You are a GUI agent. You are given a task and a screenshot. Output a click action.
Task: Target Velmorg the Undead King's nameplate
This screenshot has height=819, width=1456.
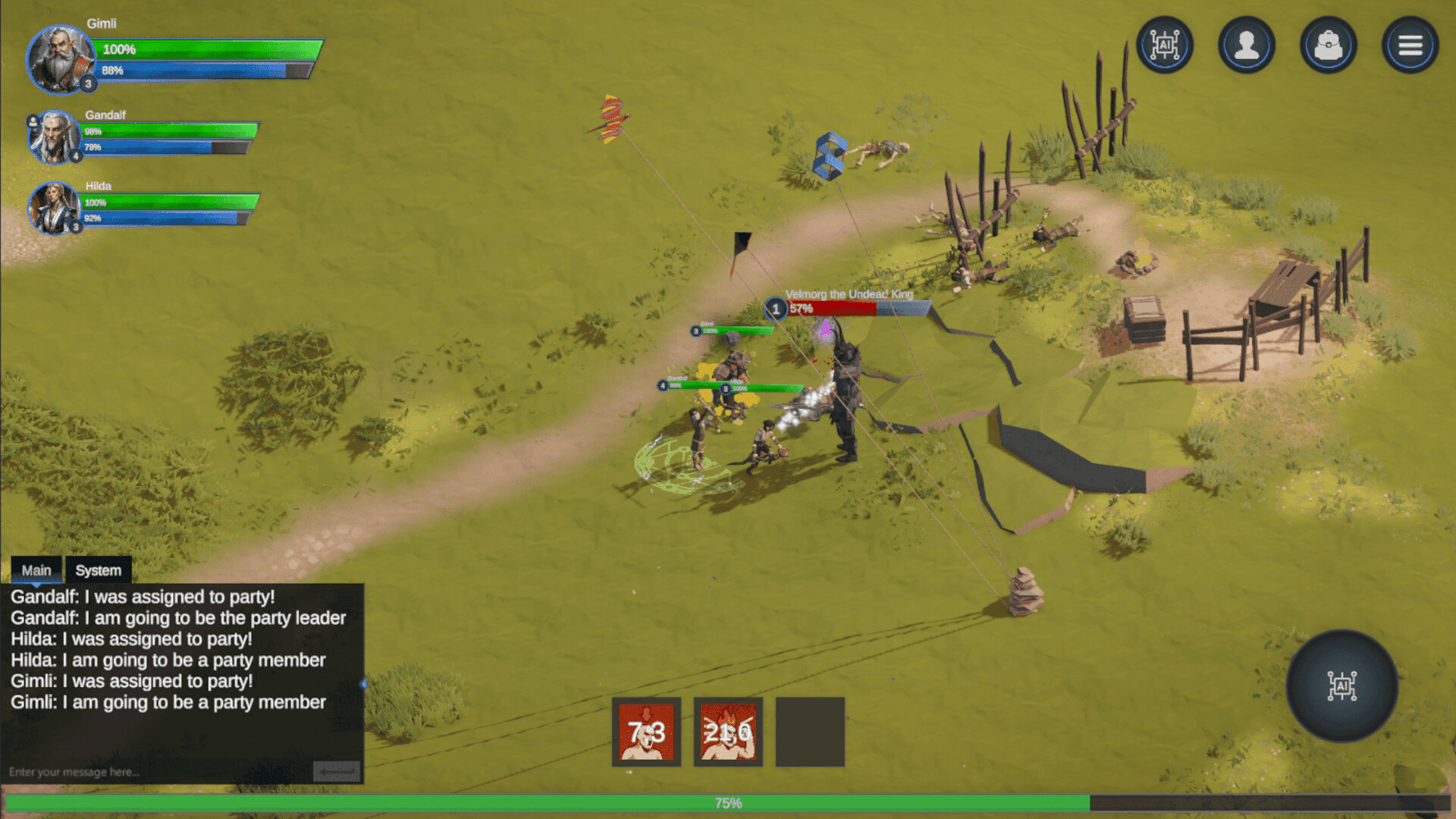849,294
